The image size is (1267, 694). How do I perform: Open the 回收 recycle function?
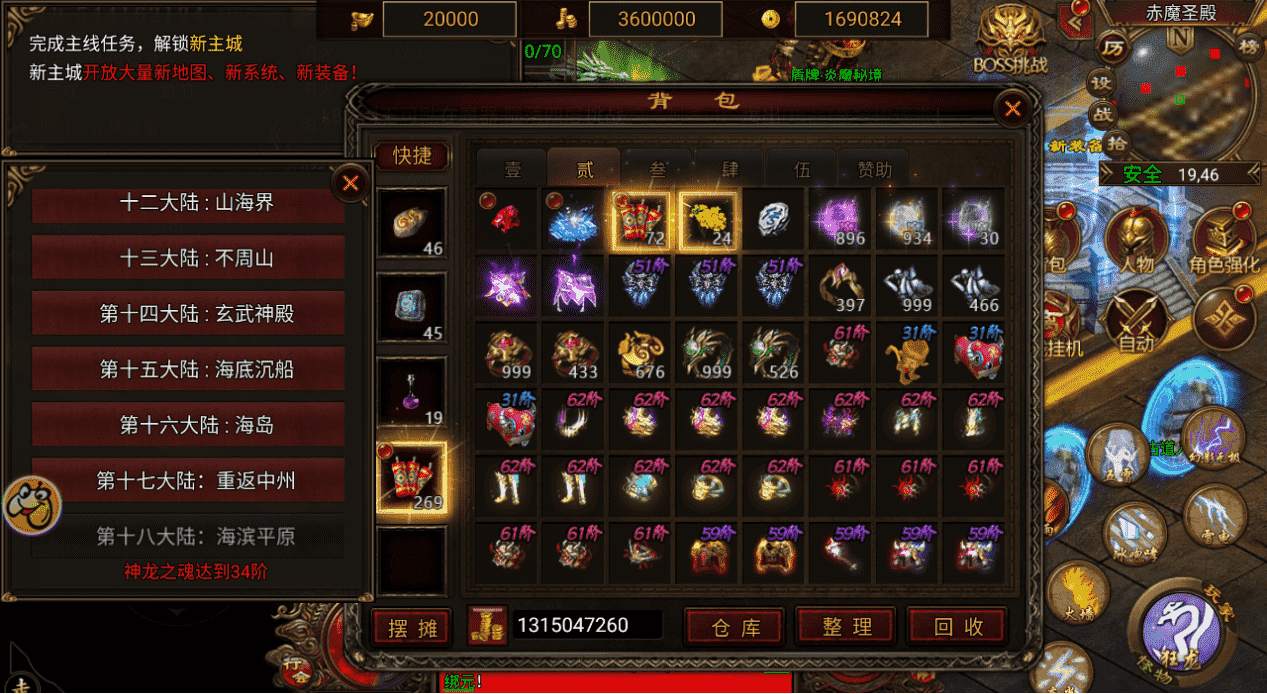click(958, 627)
